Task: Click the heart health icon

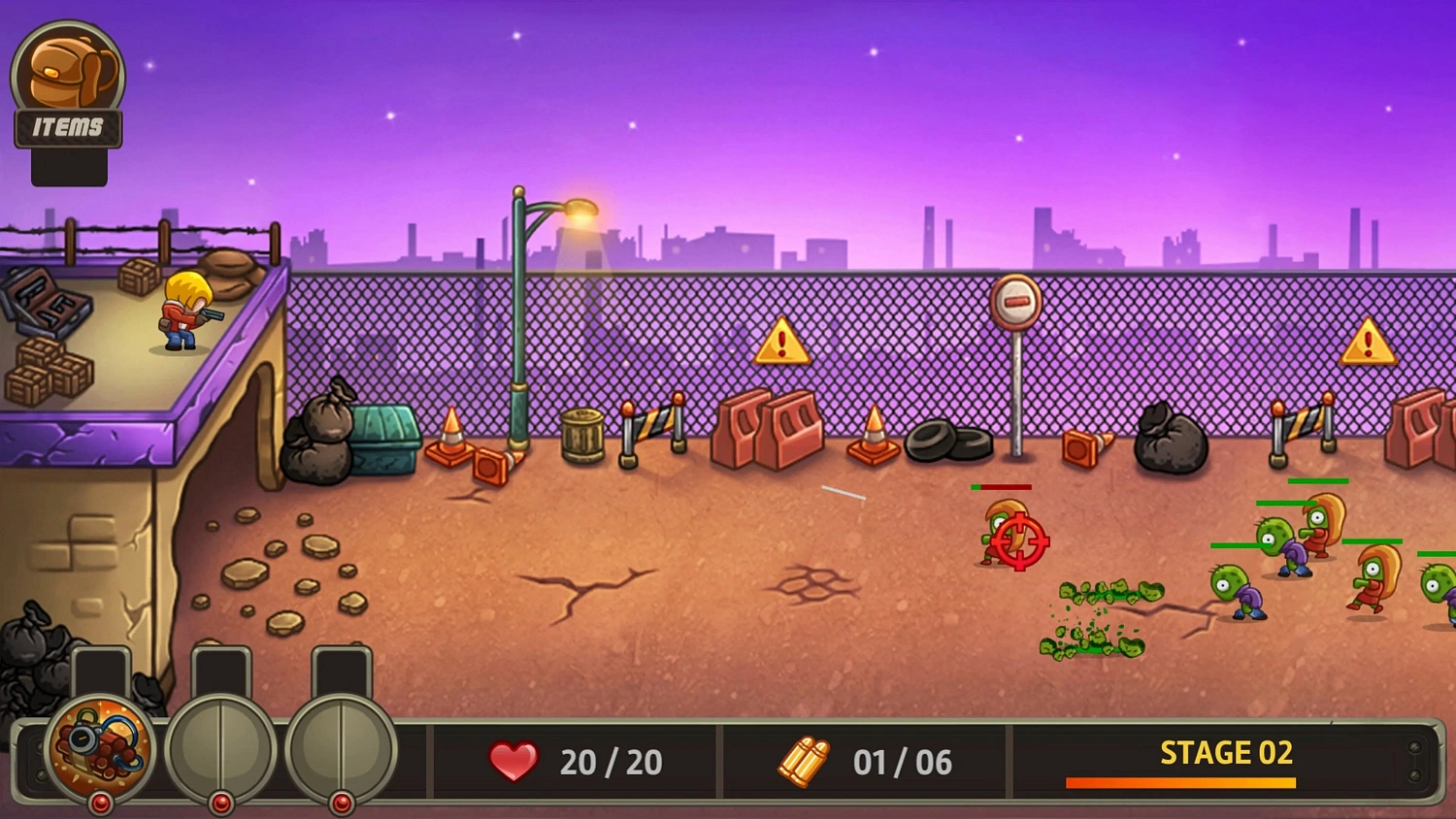Action: coord(513,763)
